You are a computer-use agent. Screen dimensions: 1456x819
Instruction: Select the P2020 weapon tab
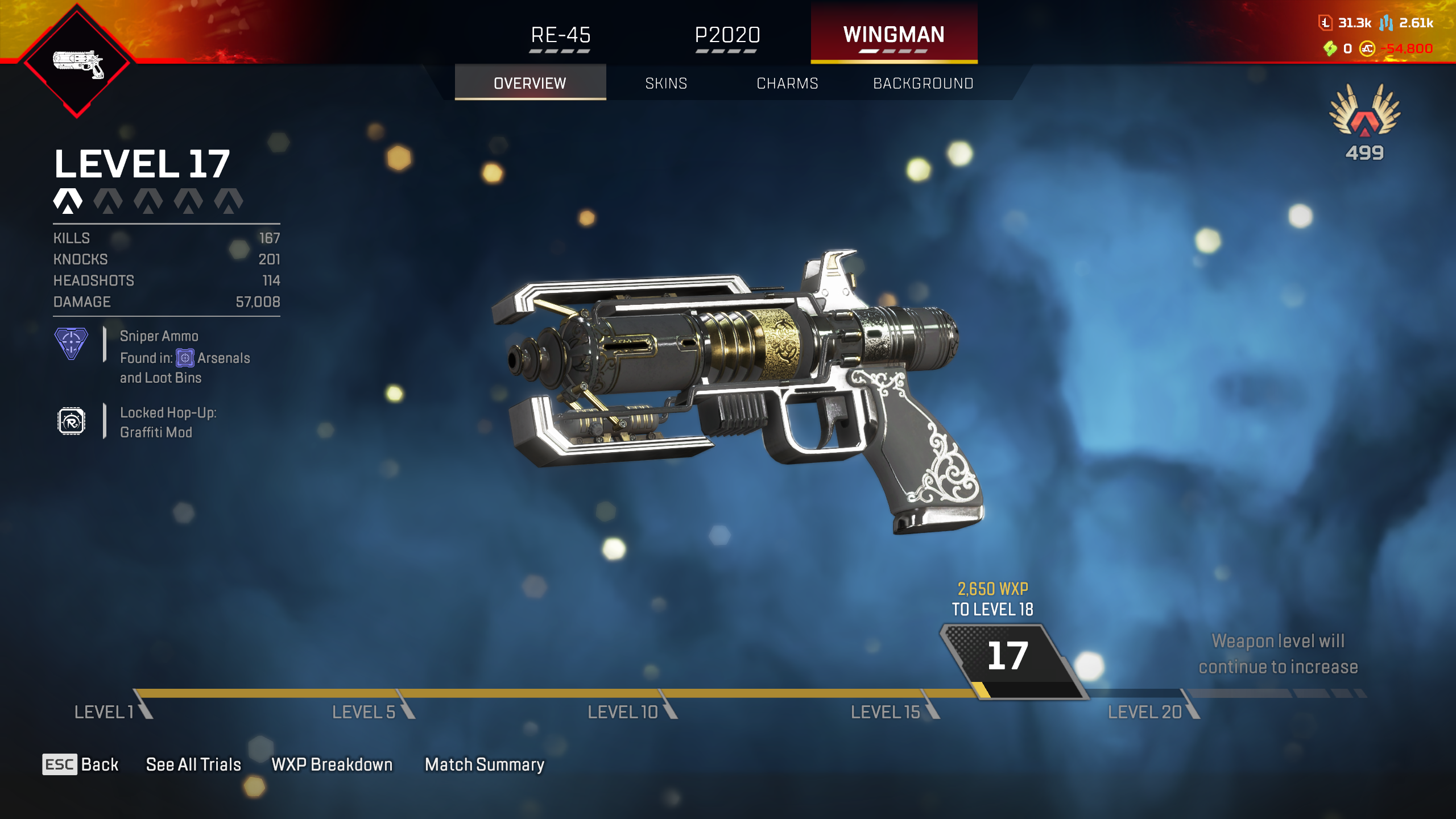(727, 35)
